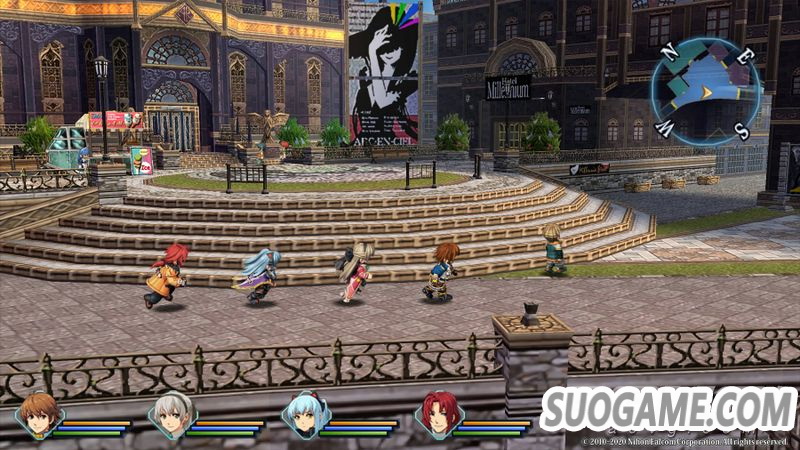
Task: Pick the red-haired party member portrait
Action: click(439, 415)
